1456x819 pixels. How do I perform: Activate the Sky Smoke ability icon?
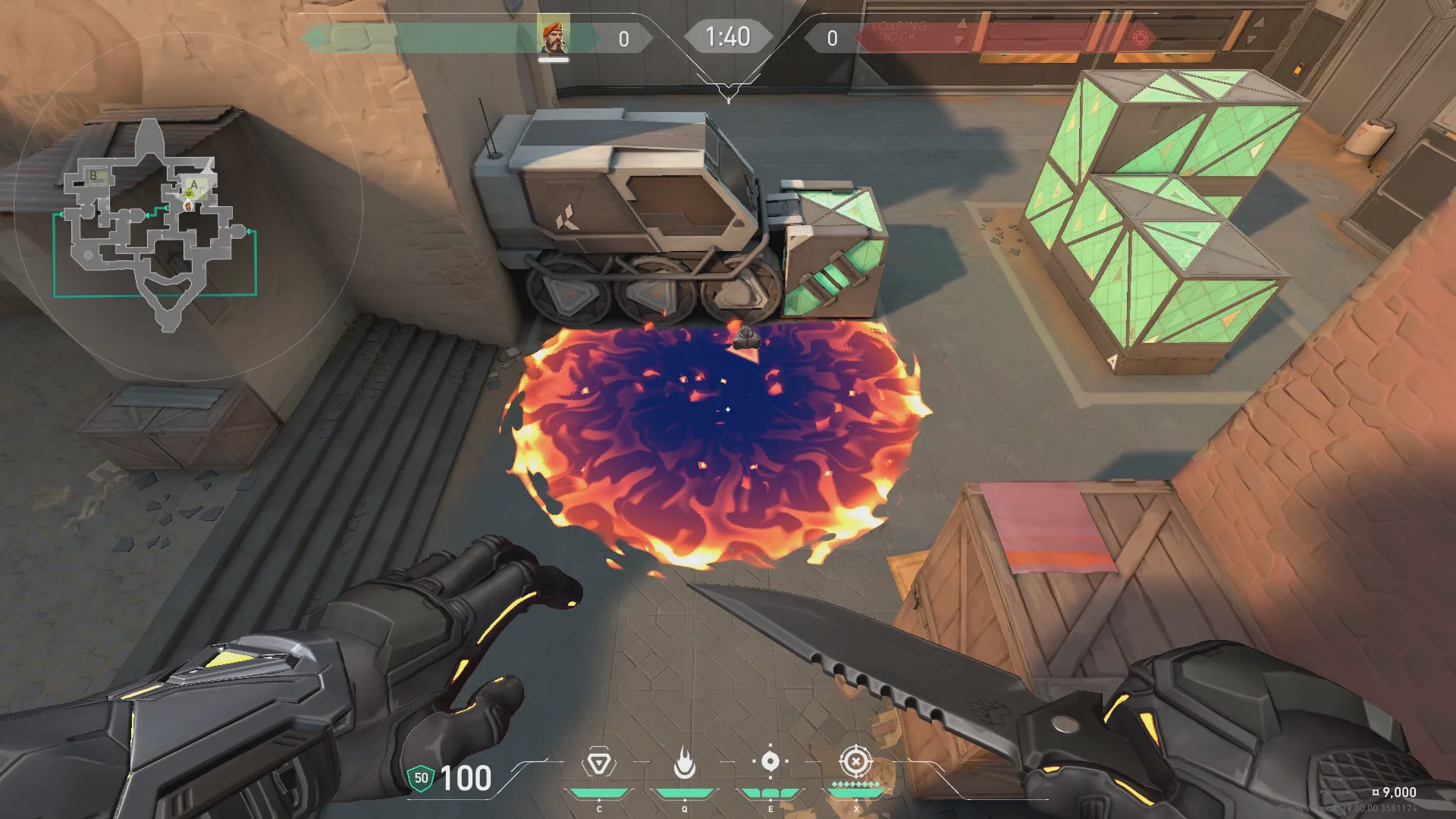click(770, 761)
